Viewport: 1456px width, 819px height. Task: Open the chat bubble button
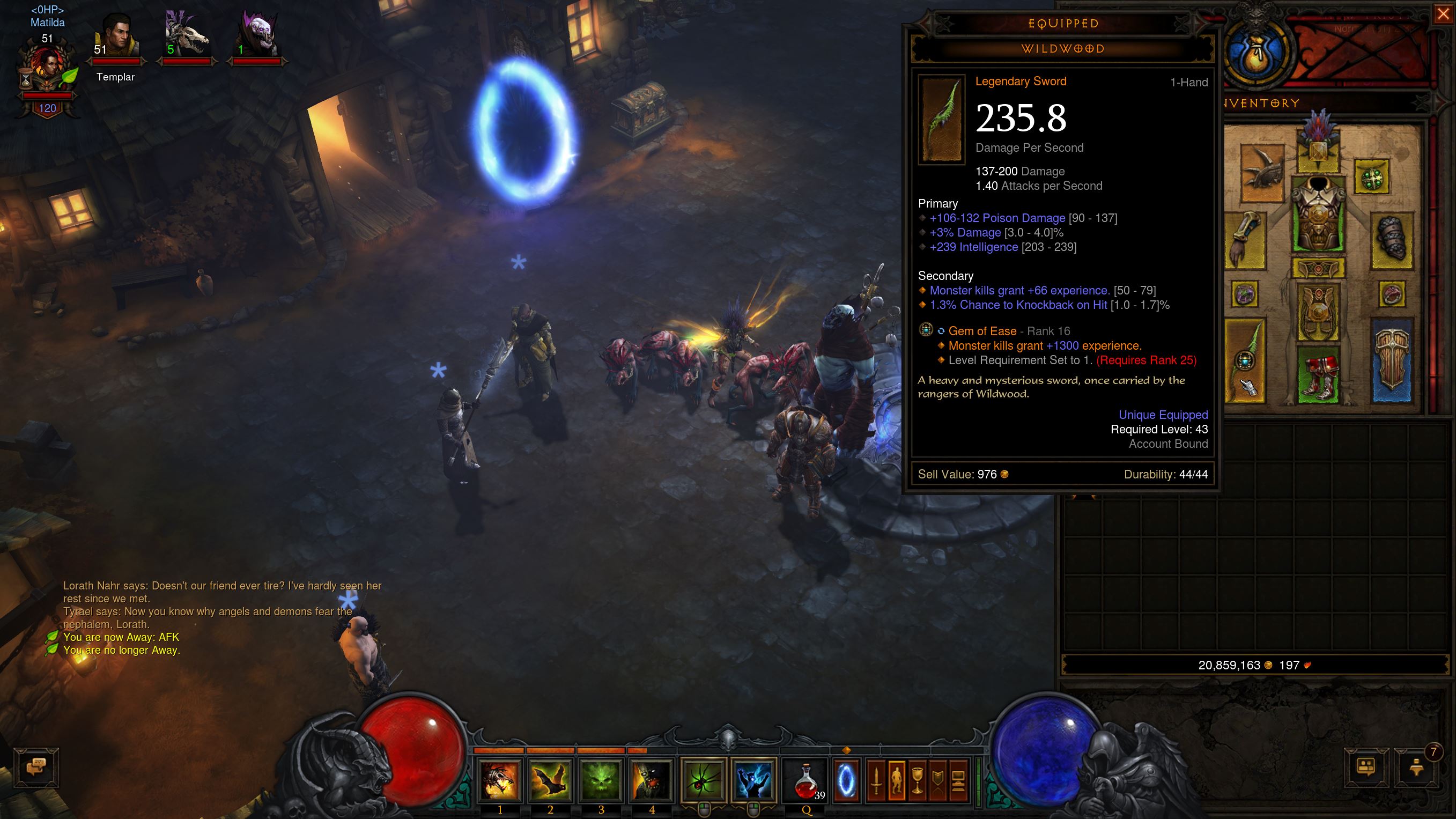point(36,768)
